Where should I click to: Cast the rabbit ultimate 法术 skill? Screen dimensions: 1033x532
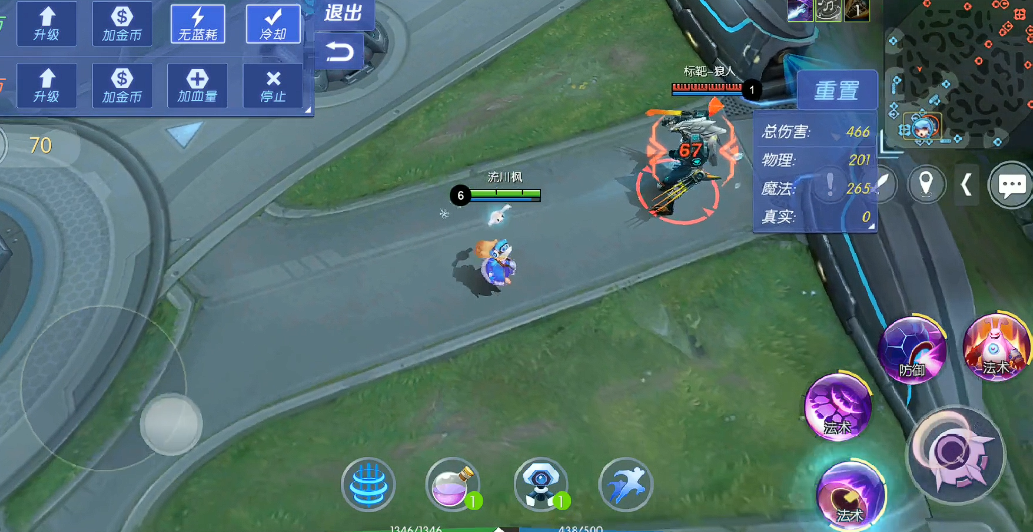[x=995, y=348]
